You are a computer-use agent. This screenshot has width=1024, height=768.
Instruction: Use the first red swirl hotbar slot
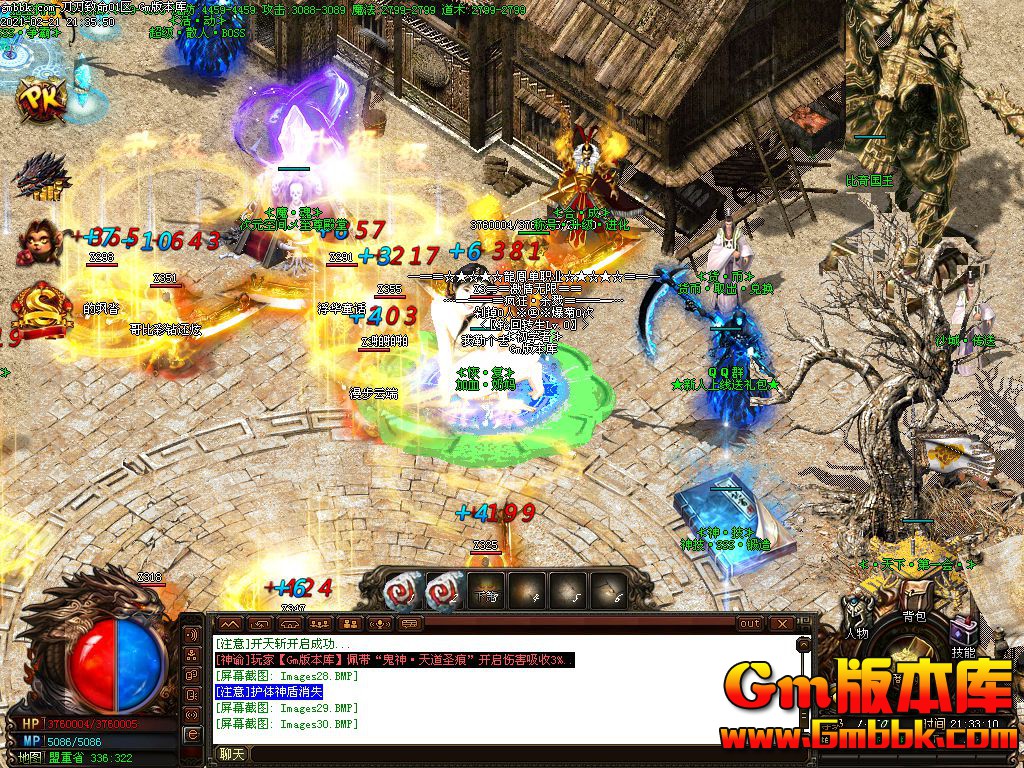click(402, 591)
